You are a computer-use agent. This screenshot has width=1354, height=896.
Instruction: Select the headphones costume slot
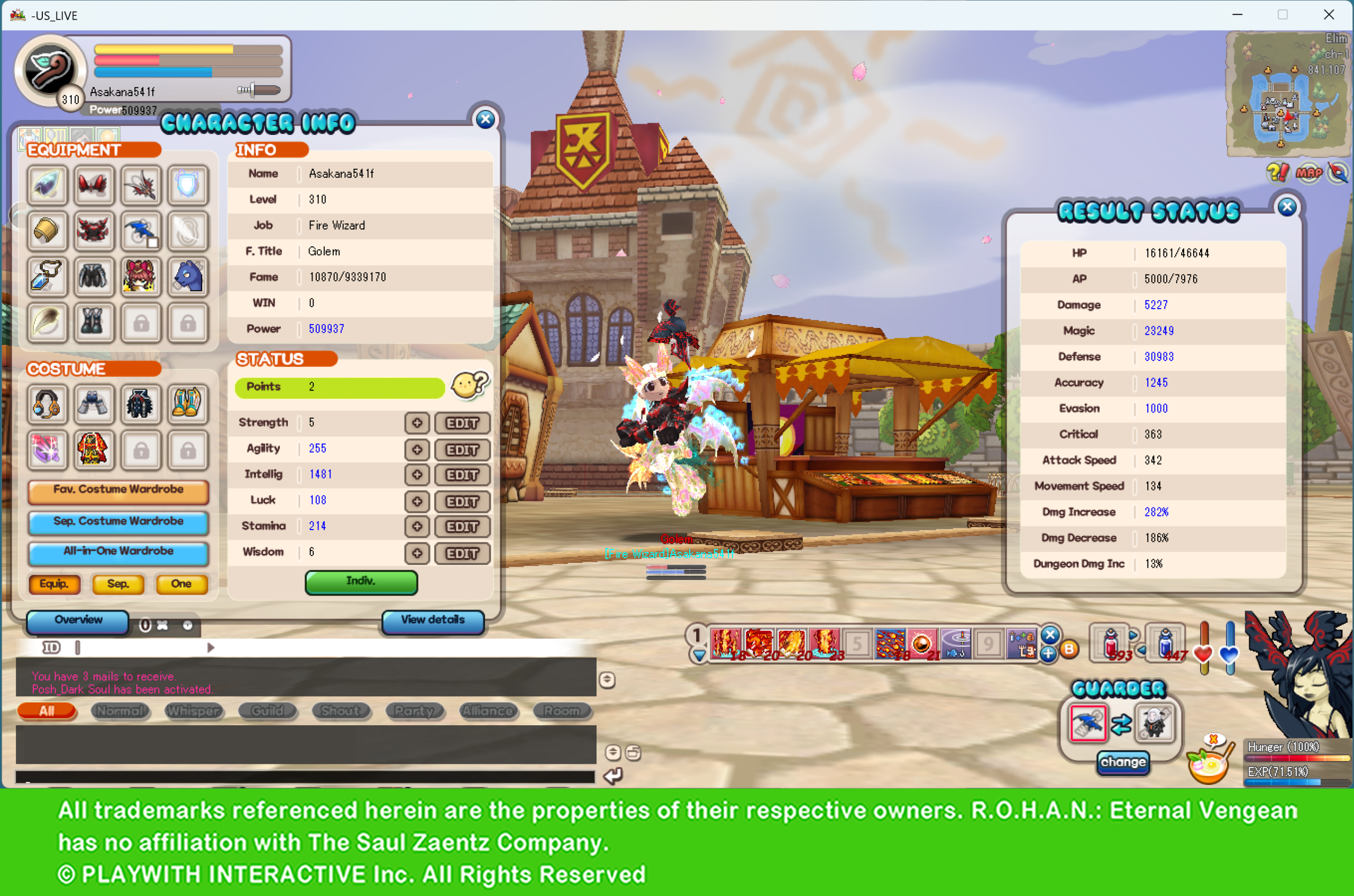47,404
